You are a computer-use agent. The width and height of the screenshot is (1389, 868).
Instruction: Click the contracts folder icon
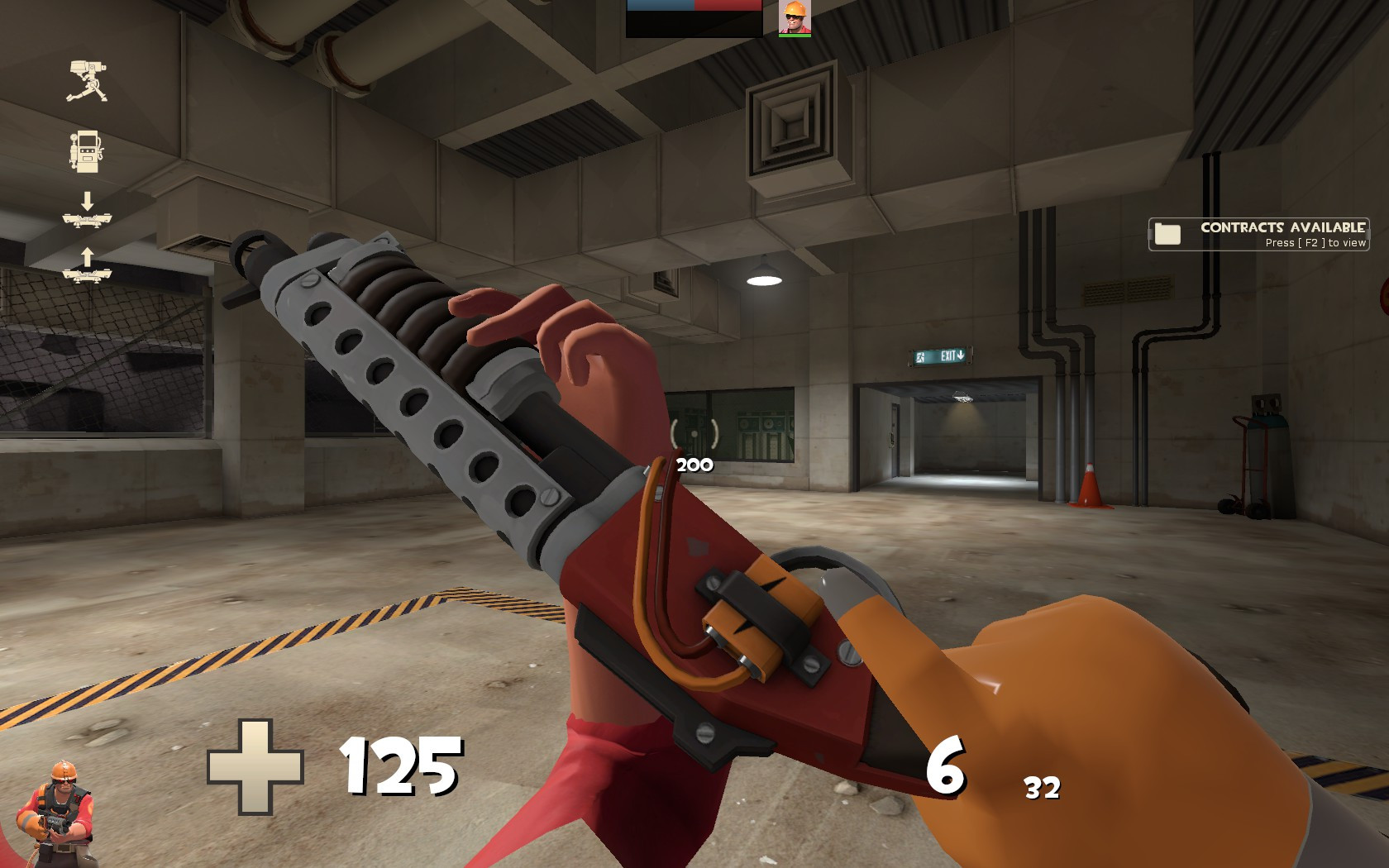[x=1167, y=232]
